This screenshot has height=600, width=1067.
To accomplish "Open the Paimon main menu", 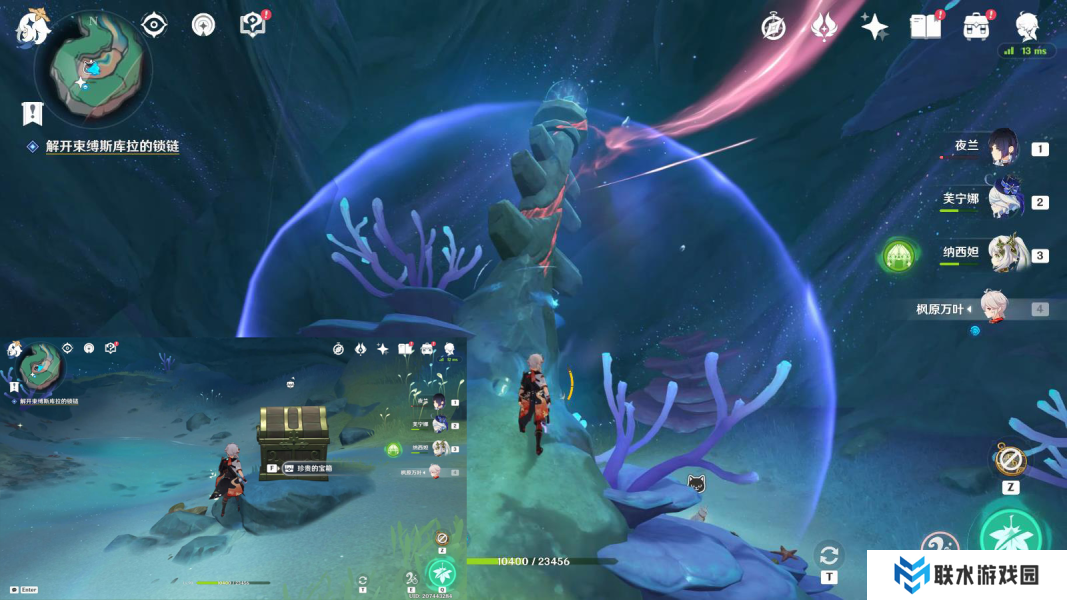I will point(32,27).
